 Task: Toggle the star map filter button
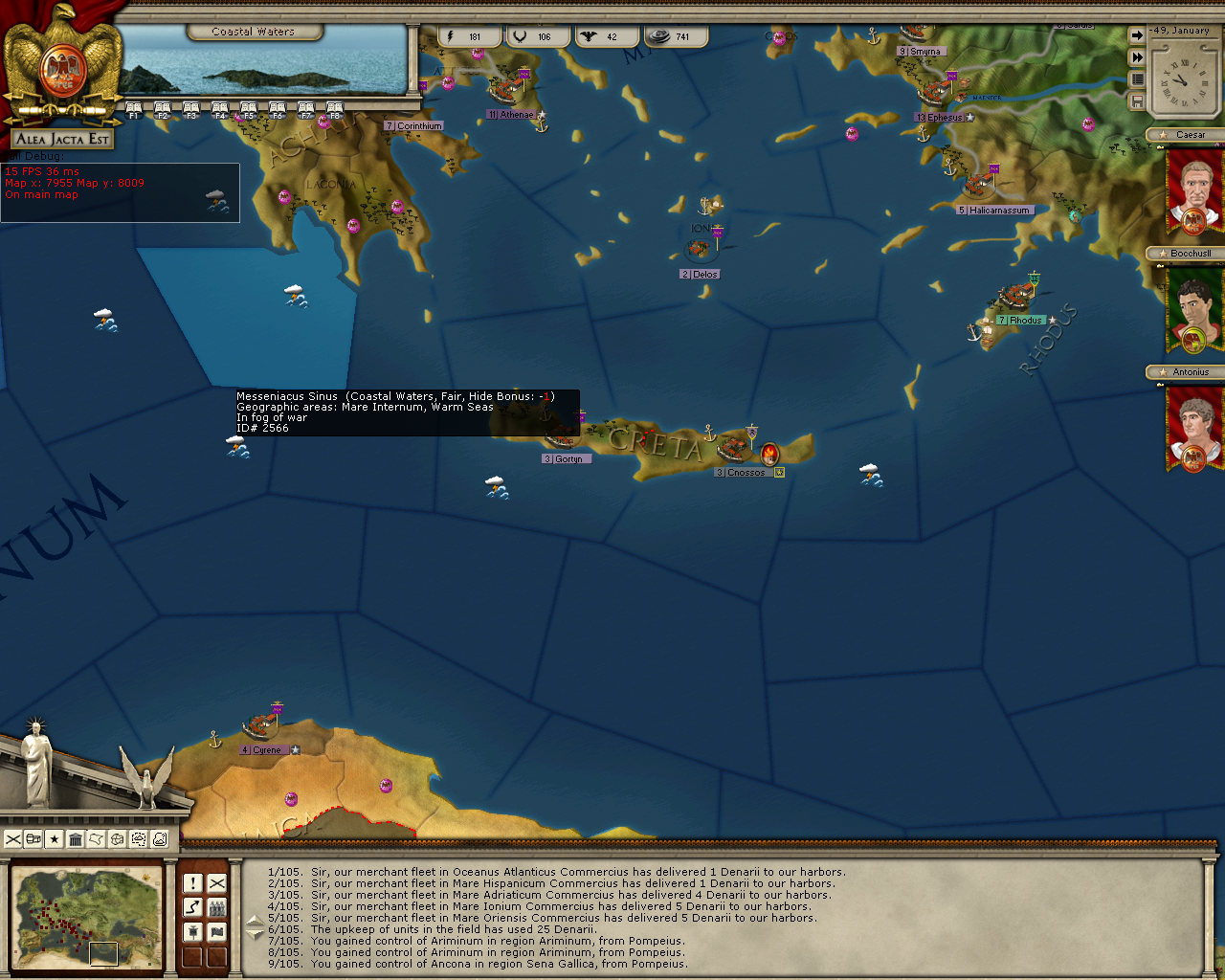pyautogui.click(x=55, y=839)
